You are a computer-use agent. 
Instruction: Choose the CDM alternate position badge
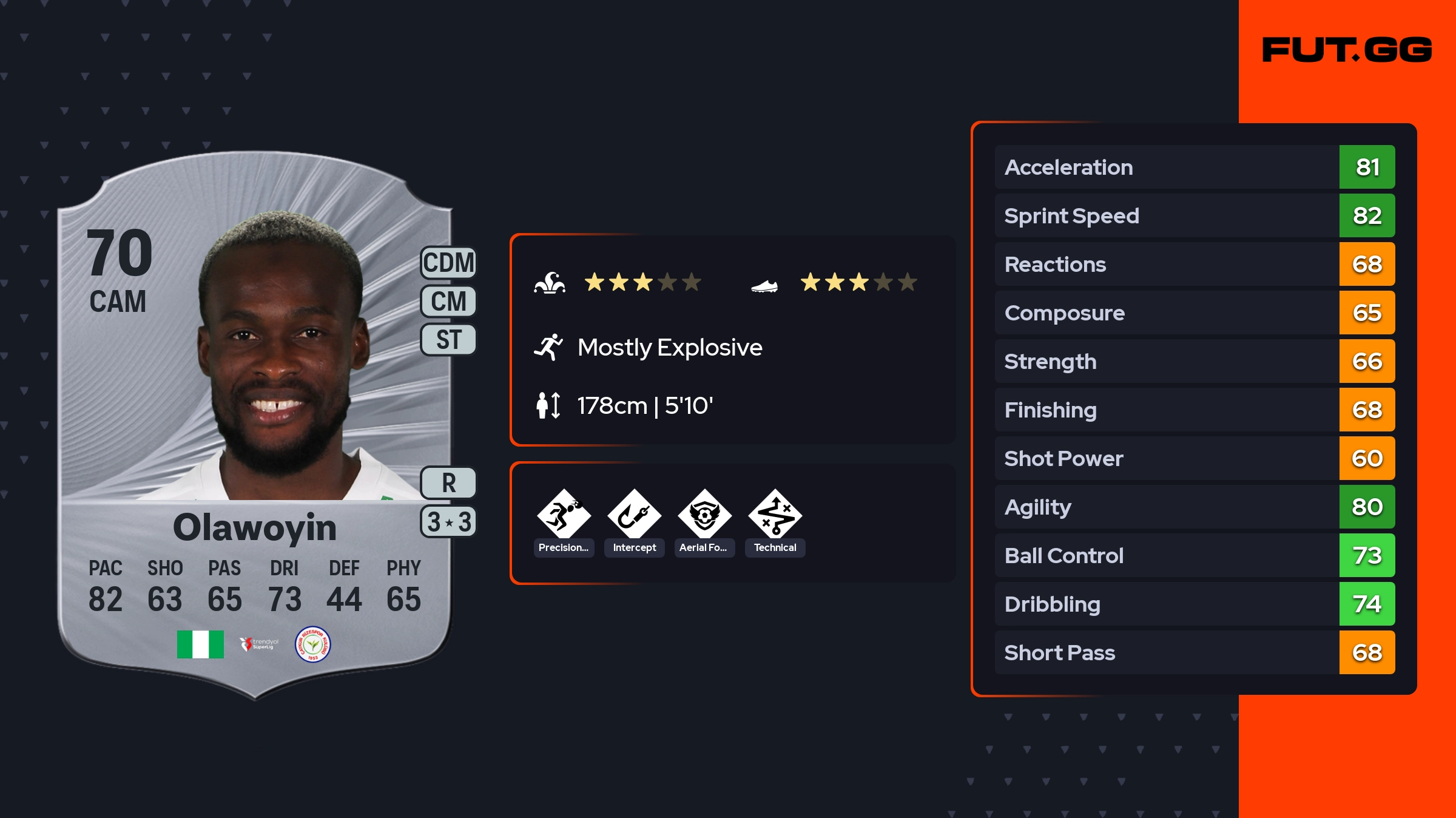click(x=448, y=263)
